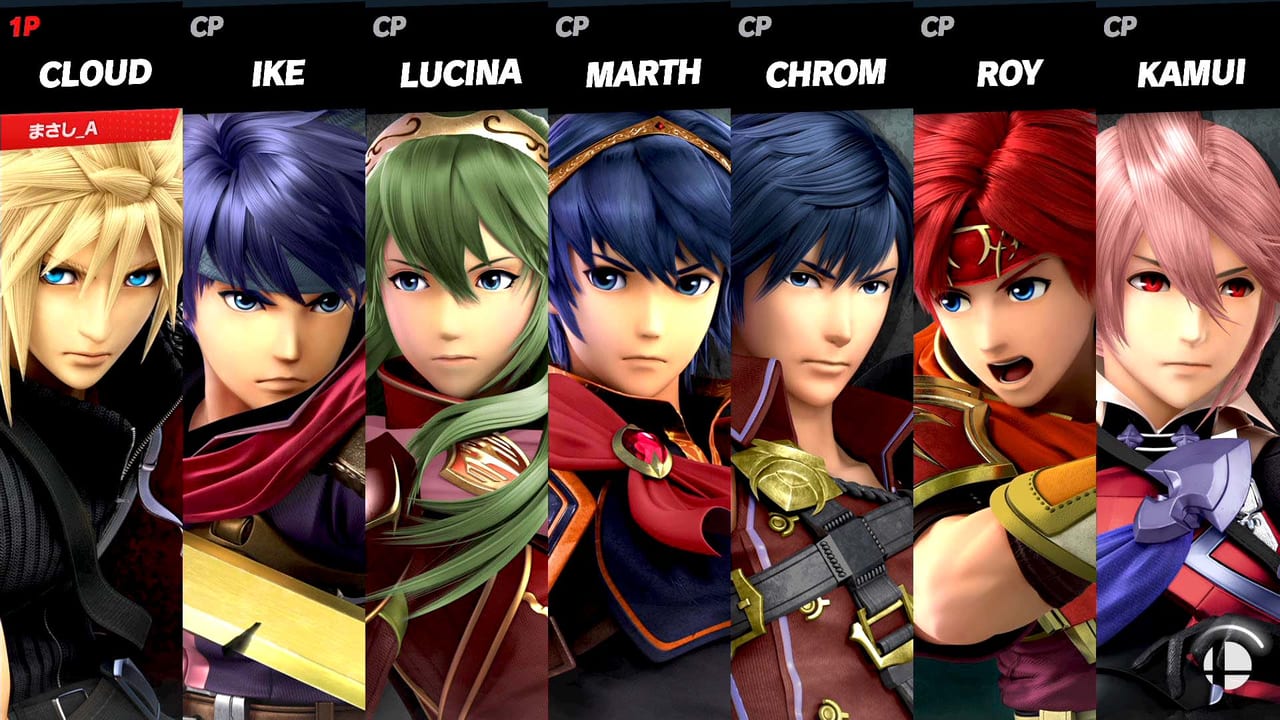Image resolution: width=1280 pixels, height=720 pixels.
Task: Click the red まさし_A player name tag
Action: [88, 129]
